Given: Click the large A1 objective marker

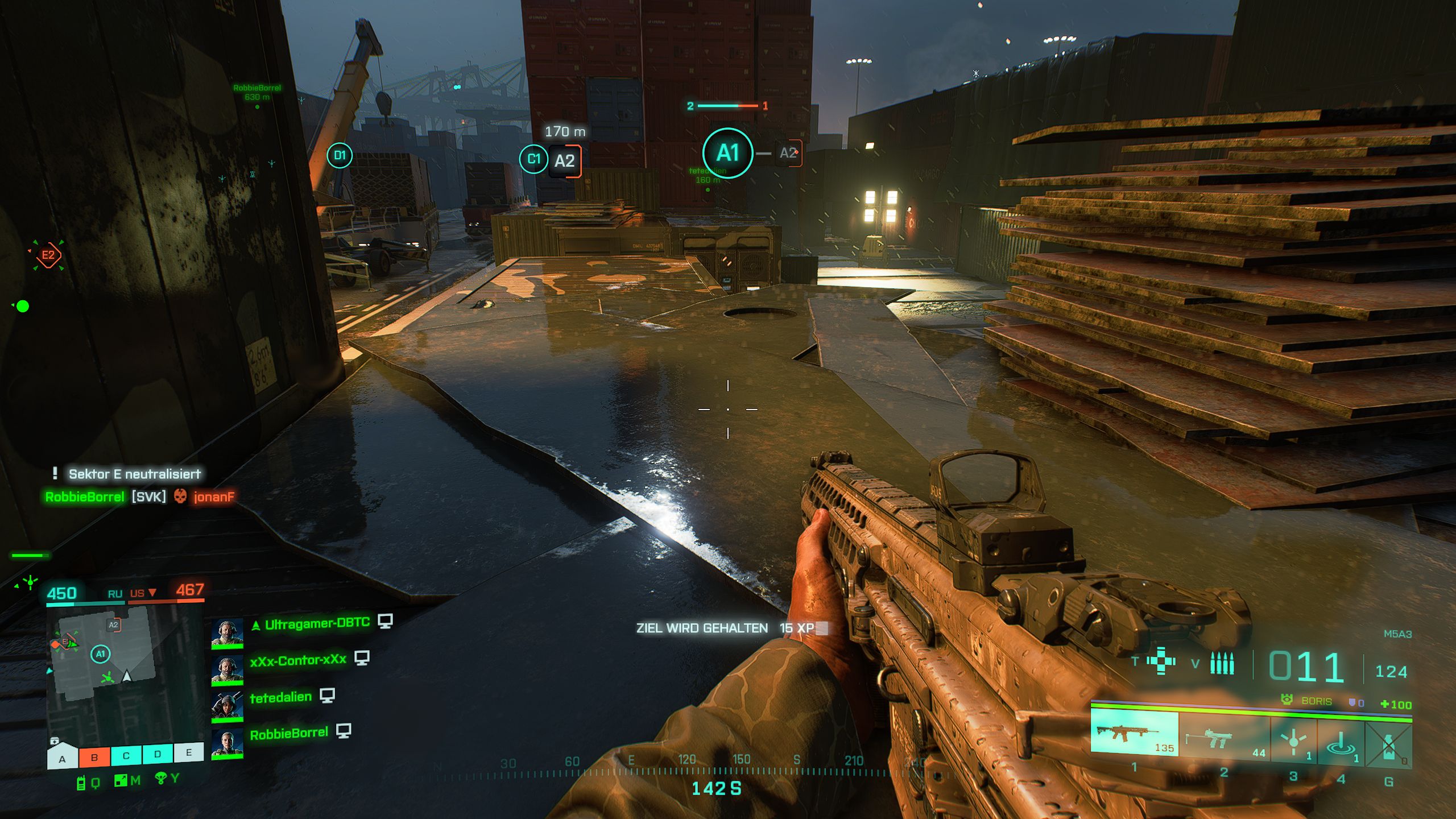Looking at the screenshot, I should coord(727,154).
